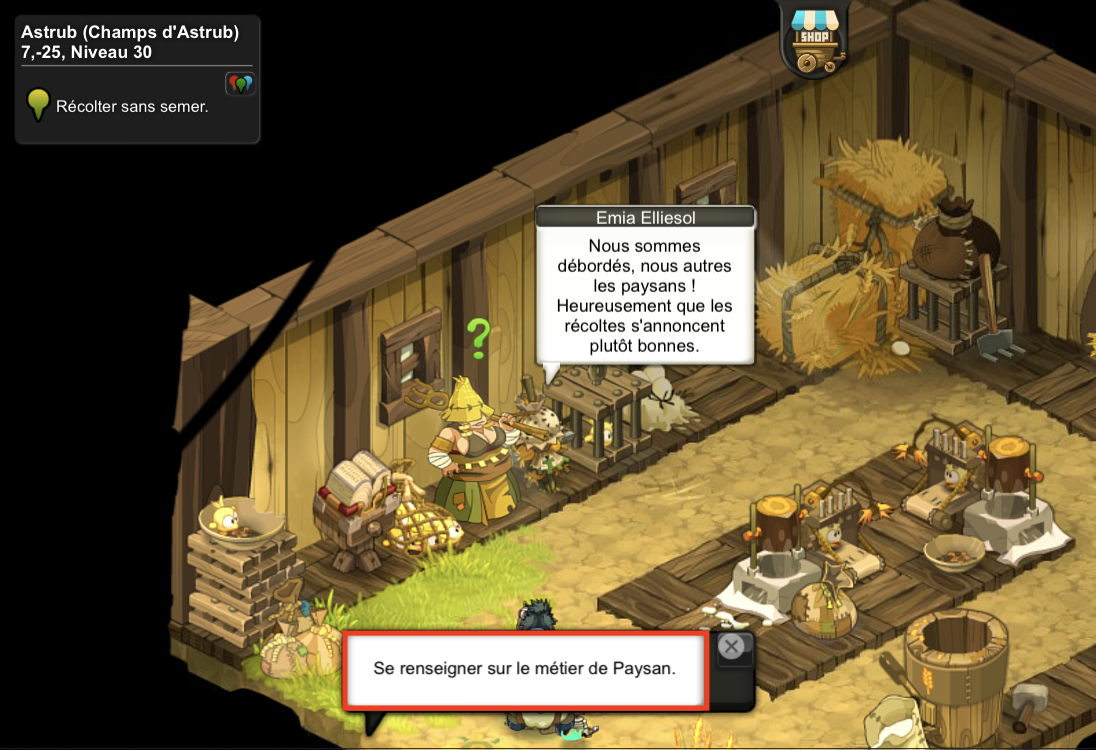Click the colored map pins icon

pos(240,84)
